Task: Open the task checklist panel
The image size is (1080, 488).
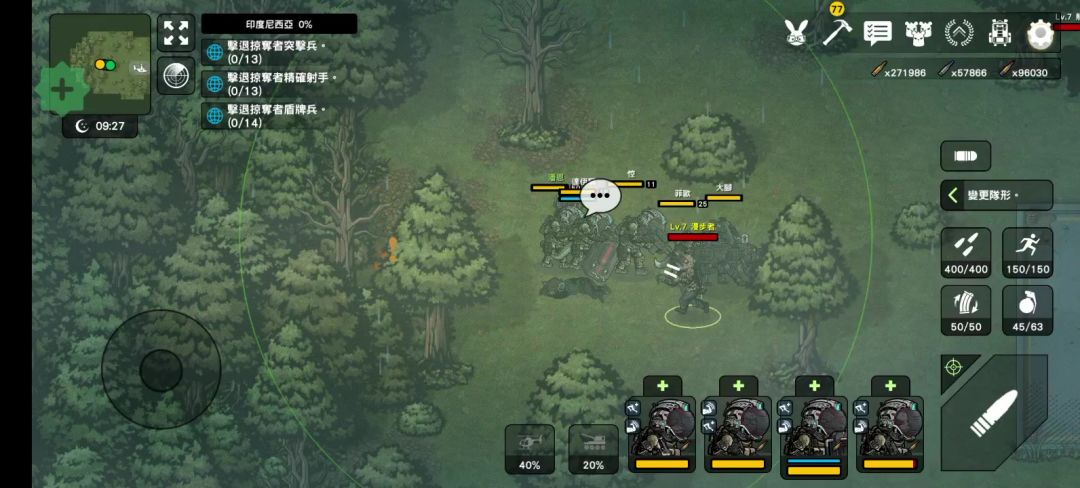Action: click(x=877, y=33)
